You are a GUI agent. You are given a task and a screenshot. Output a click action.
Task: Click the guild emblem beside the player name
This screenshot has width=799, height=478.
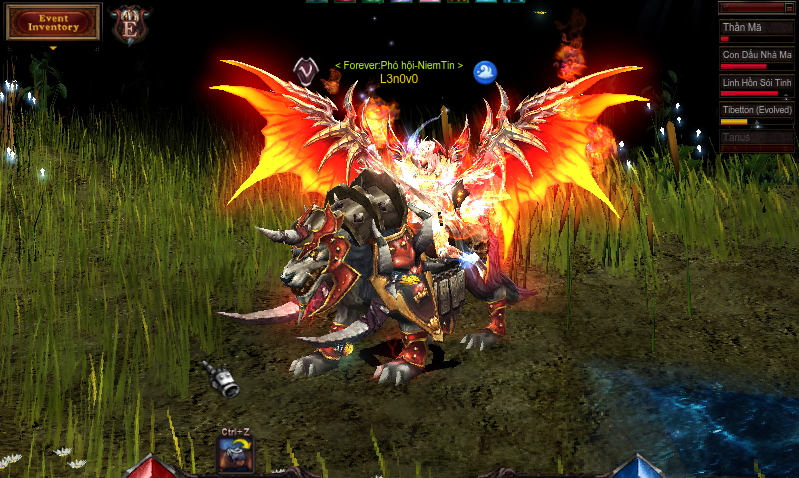point(305,68)
